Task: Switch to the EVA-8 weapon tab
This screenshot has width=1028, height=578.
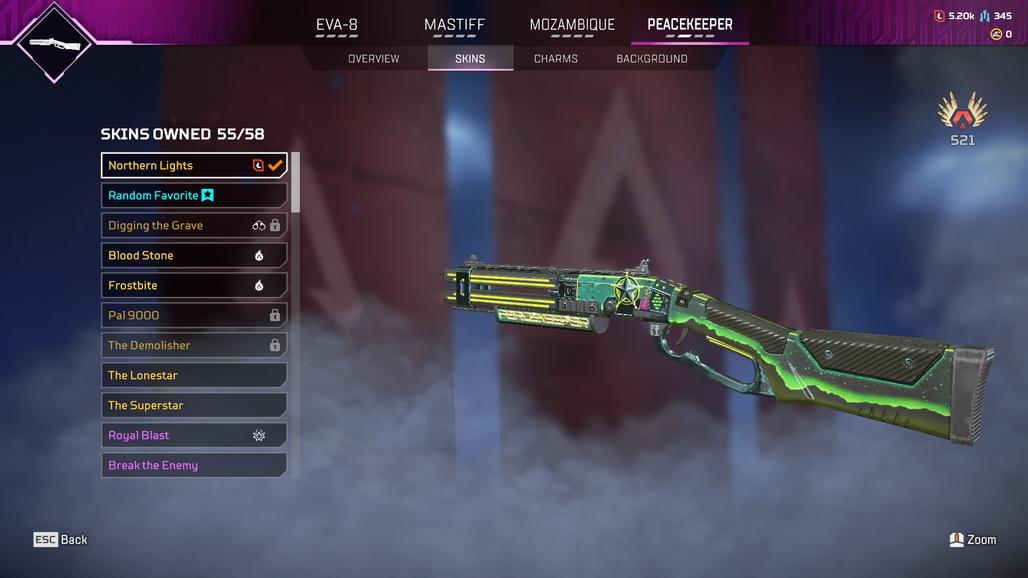Action: tap(337, 25)
